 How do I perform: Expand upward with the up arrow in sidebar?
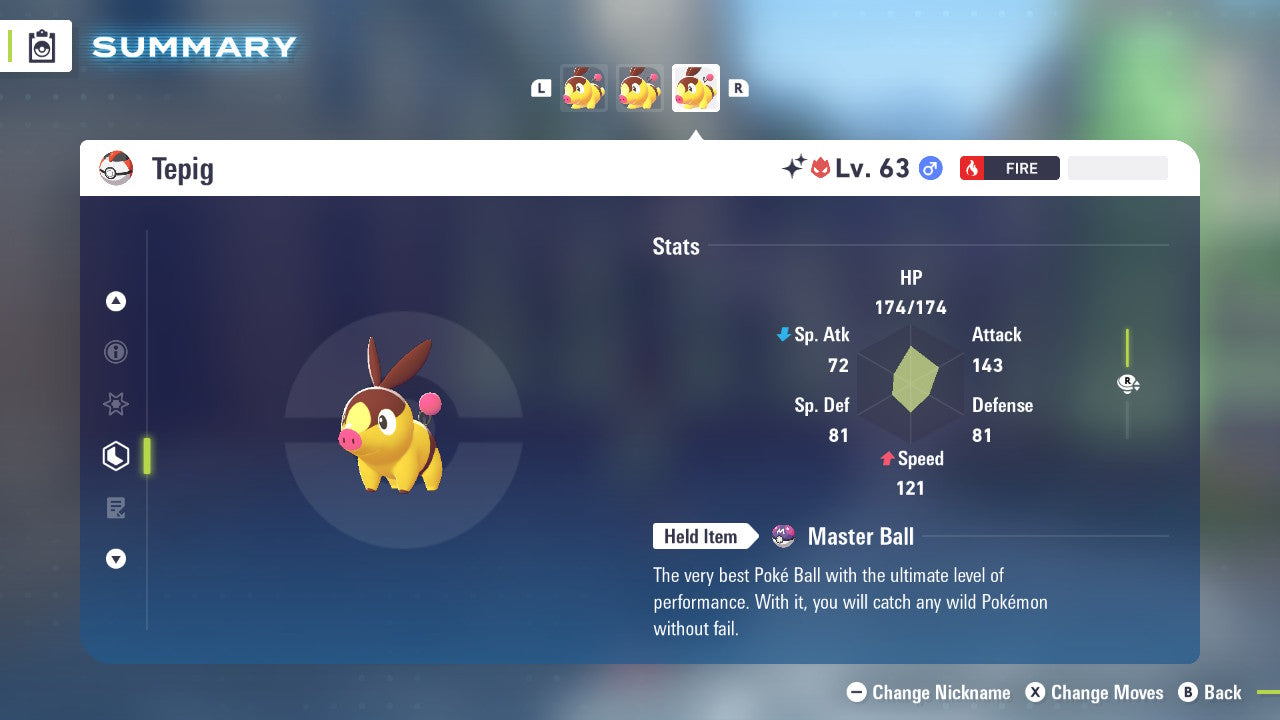coord(116,301)
